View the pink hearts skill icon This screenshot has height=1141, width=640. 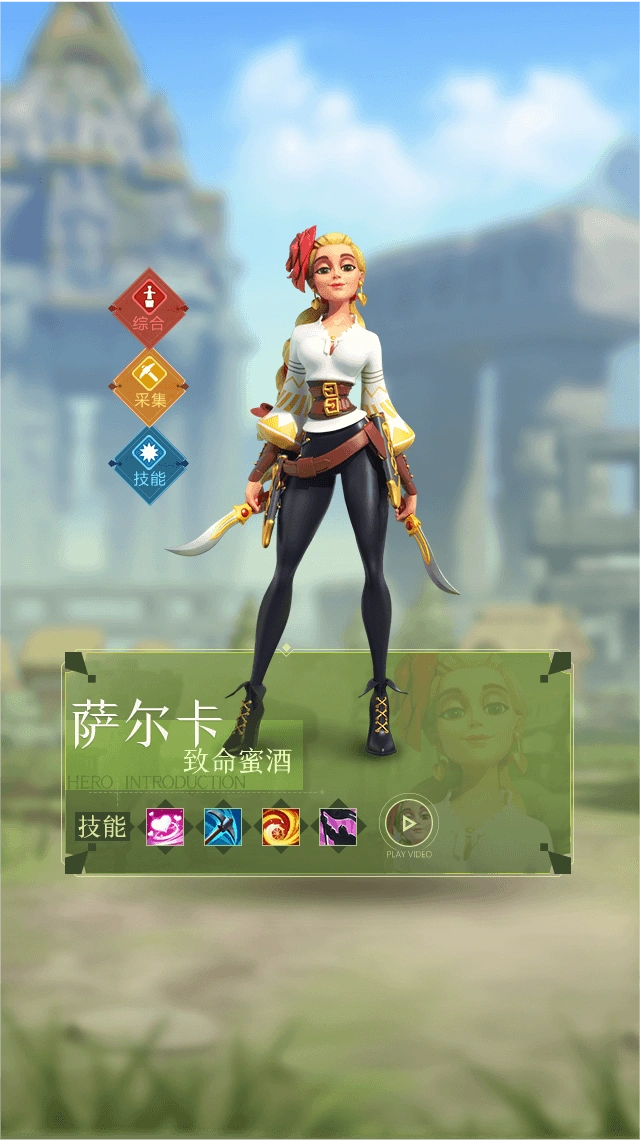(x=165, y=827)
